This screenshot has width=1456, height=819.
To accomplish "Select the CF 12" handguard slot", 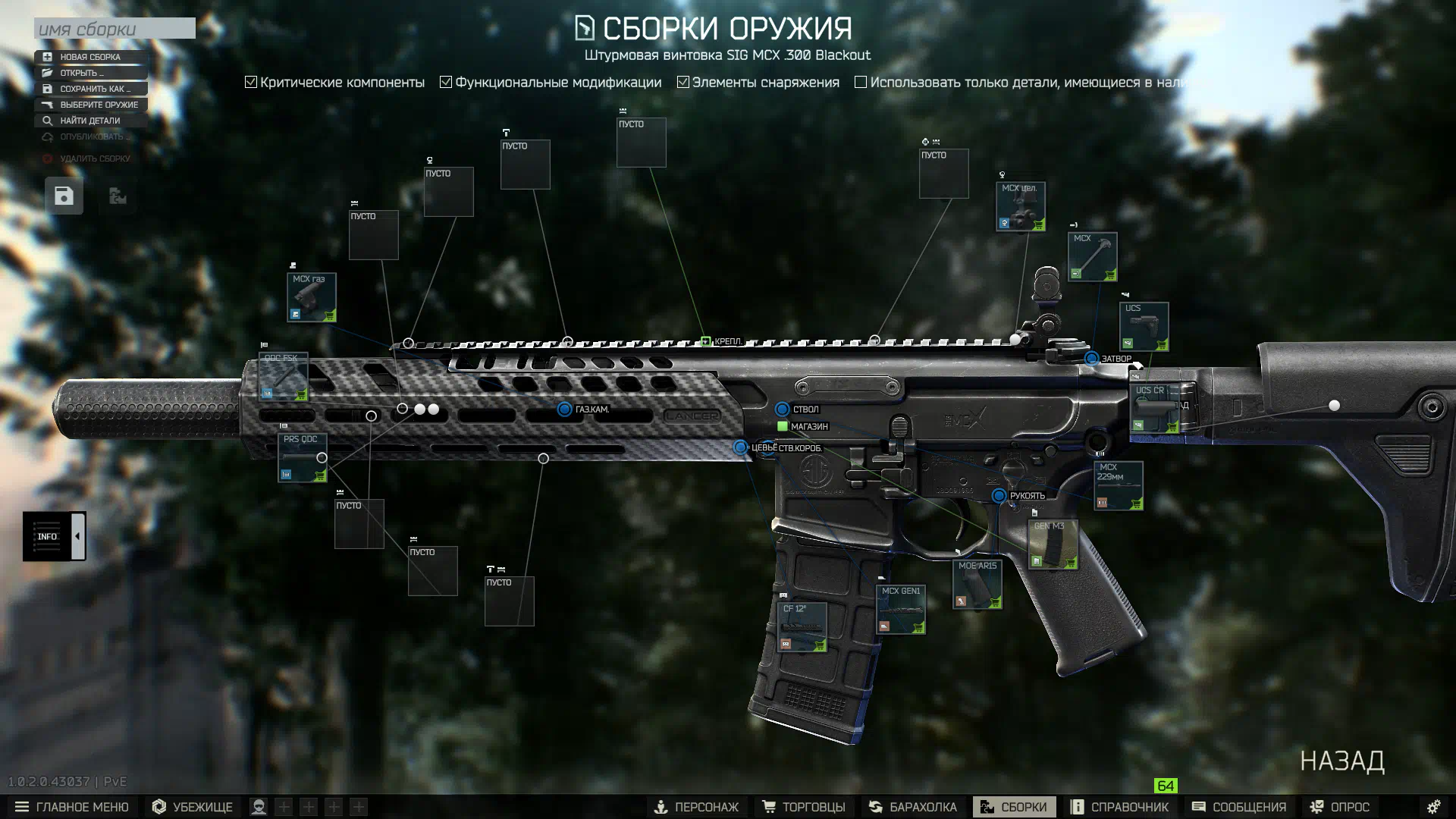I will 802,627.
